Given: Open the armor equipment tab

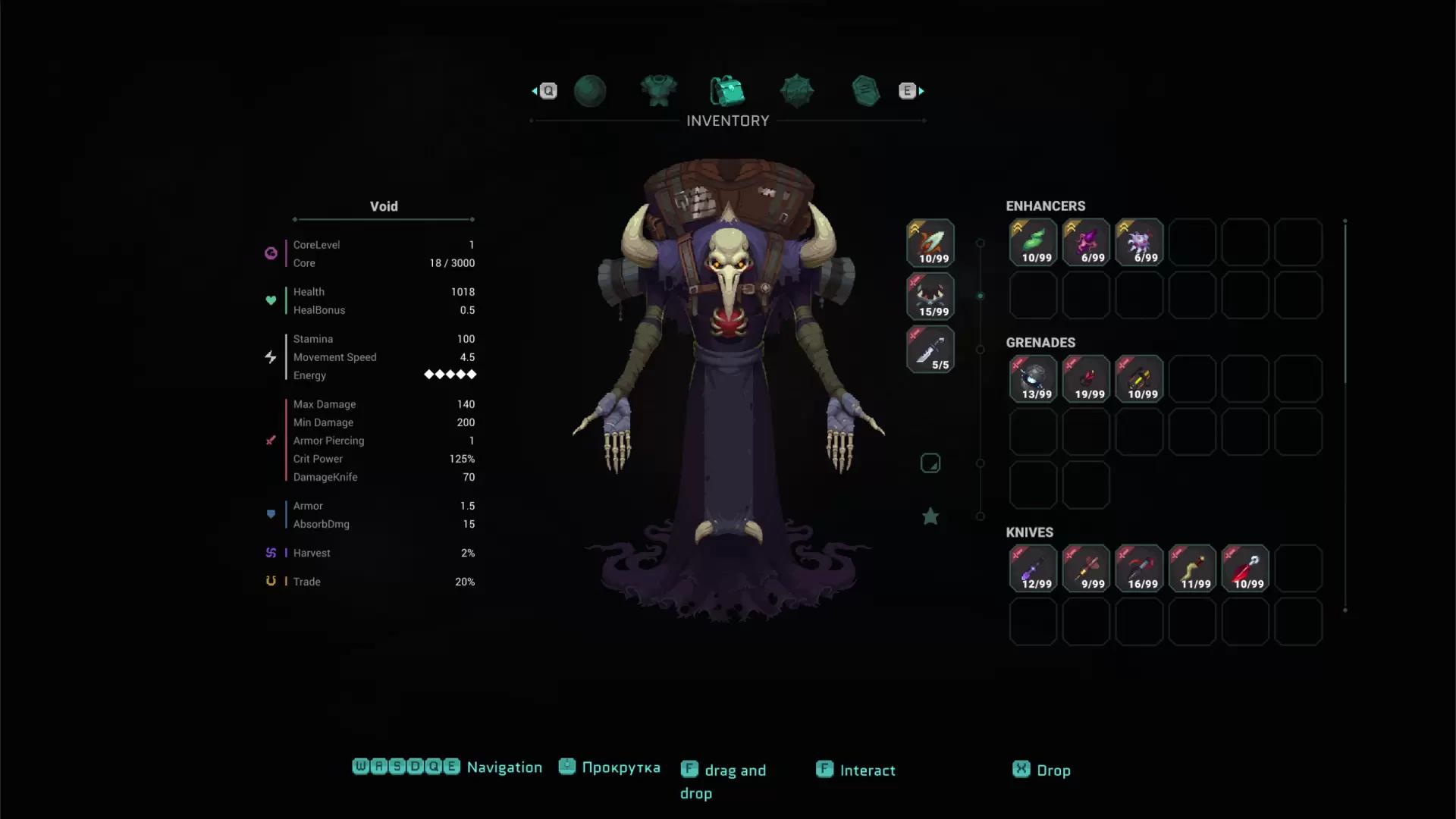Looking at the screenshot, I should point(658,91).
